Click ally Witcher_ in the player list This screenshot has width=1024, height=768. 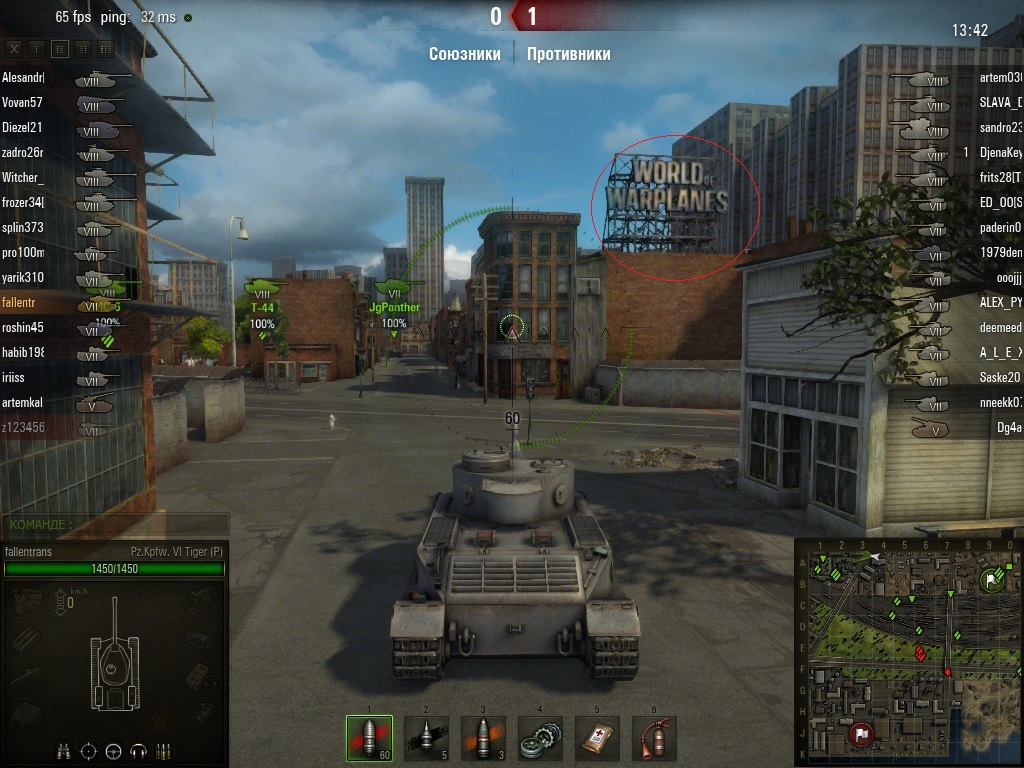[x=23, y=177]
